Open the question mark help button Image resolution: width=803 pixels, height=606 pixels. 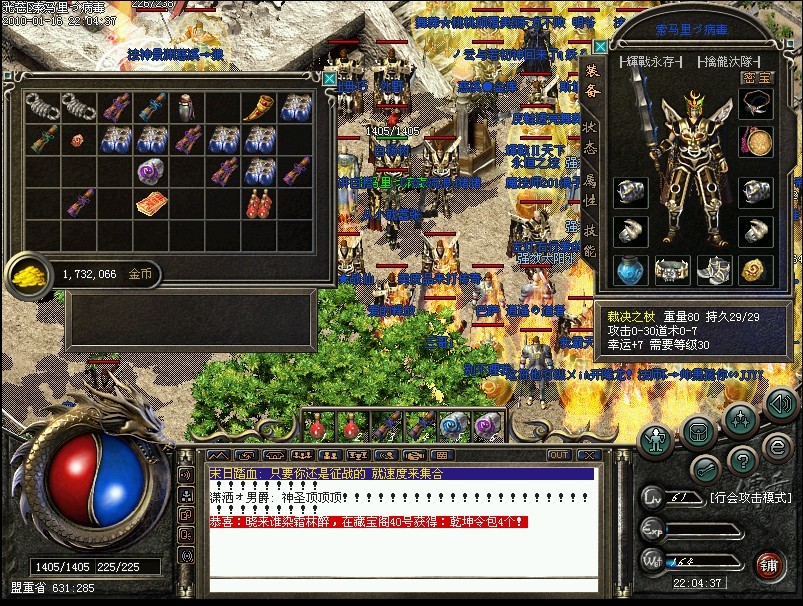point(741,461)
